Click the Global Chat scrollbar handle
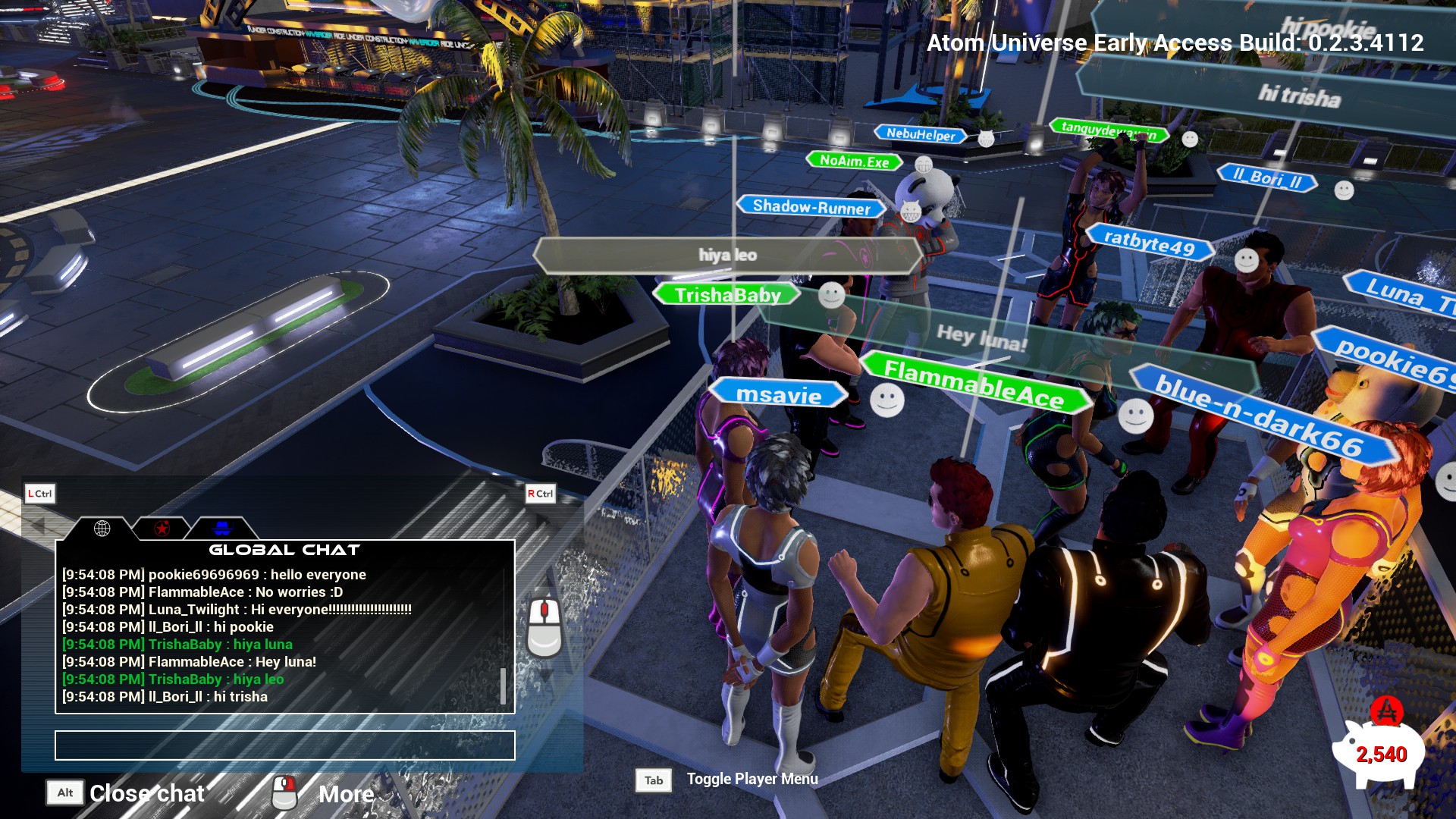 (x=503, y=686)
